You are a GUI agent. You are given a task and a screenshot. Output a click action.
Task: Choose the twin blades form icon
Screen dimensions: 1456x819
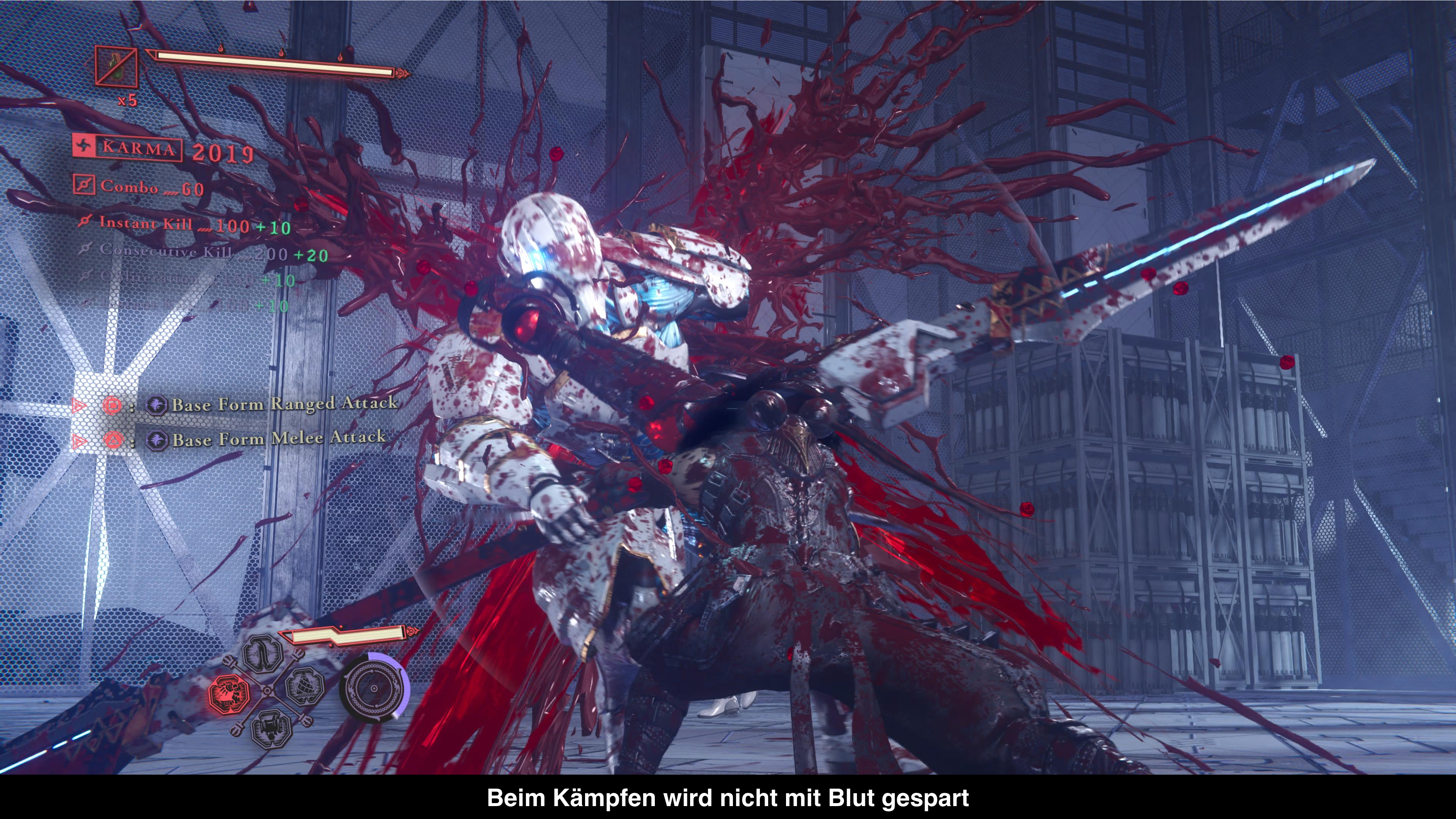pos(264,654)
